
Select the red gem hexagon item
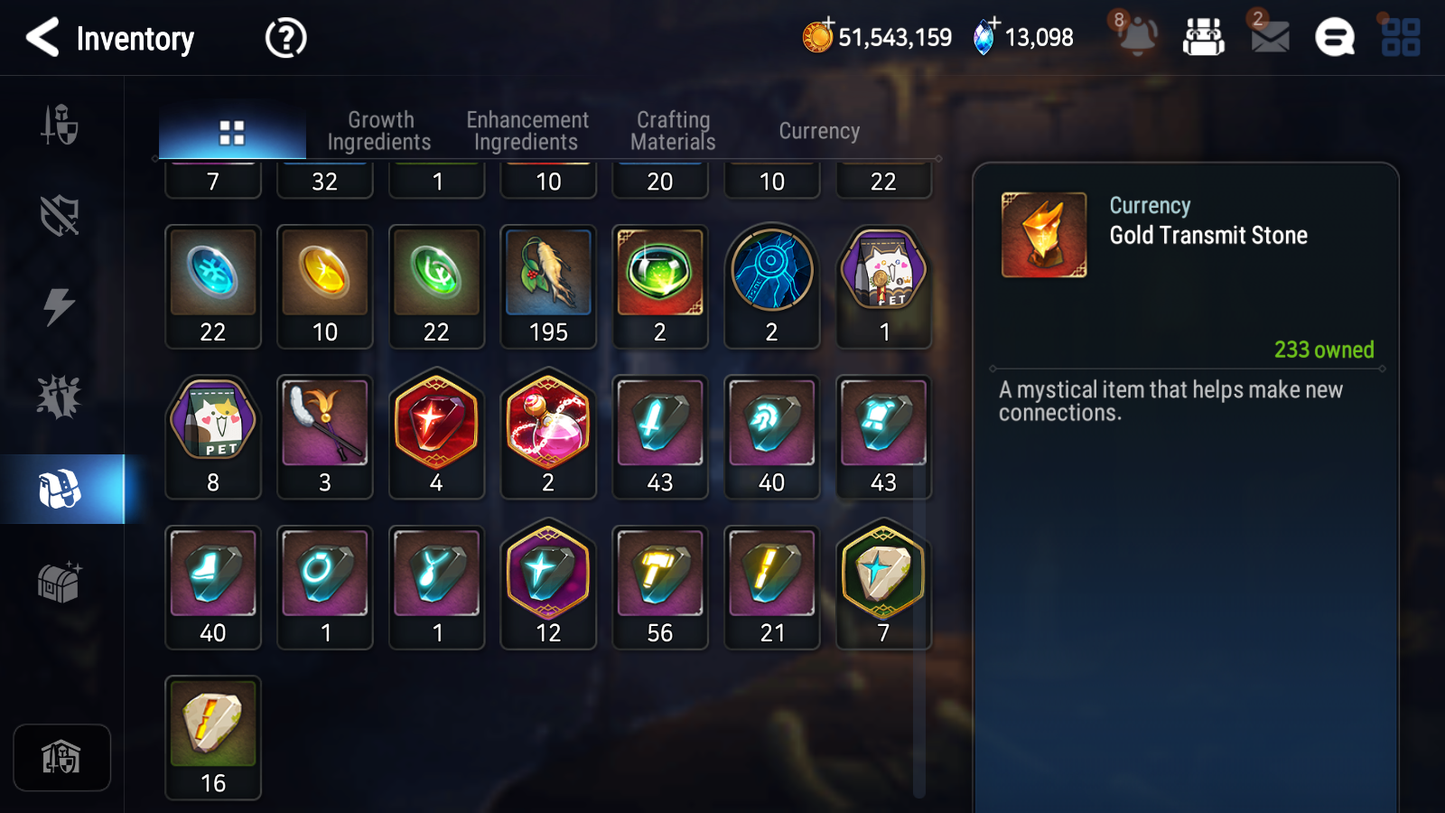(436, 436)
